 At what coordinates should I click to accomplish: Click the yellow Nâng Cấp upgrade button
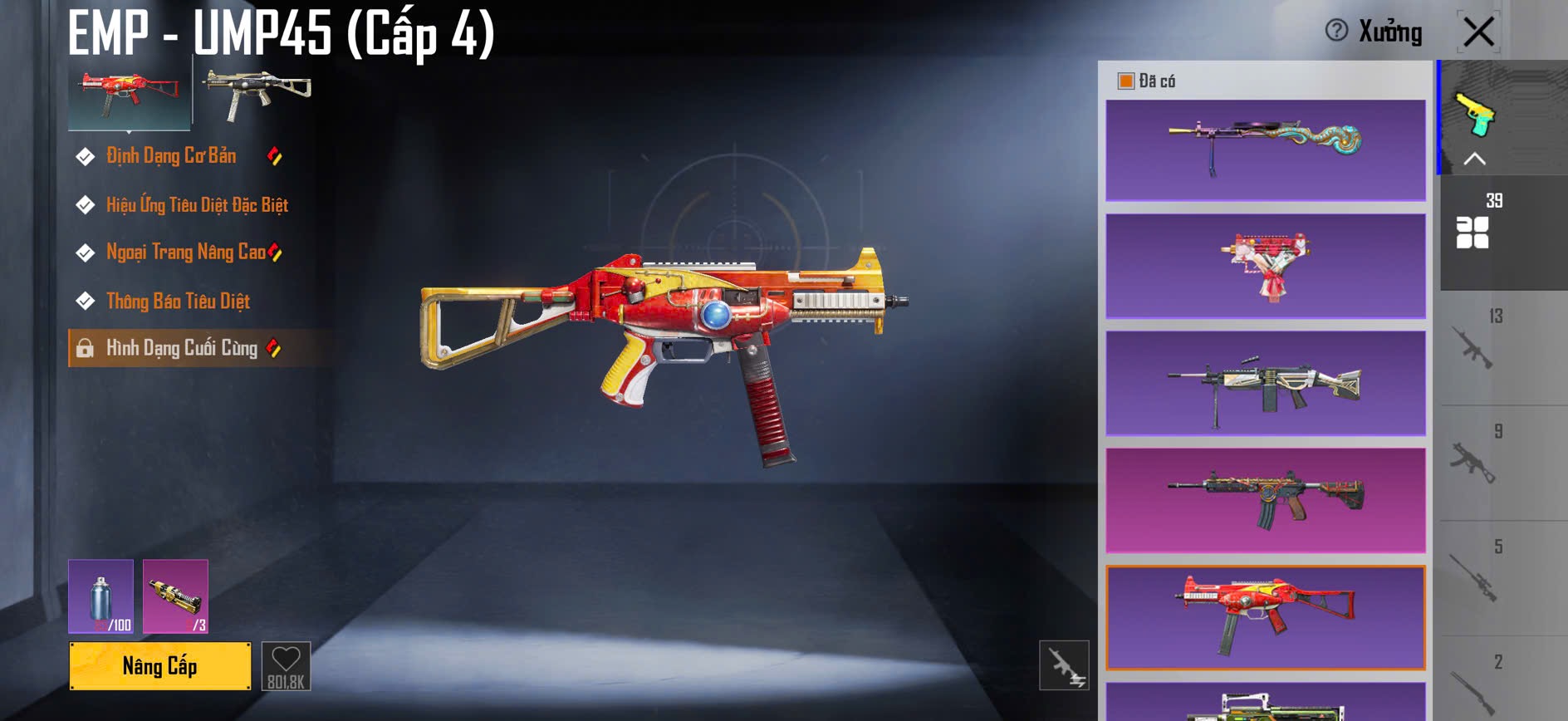pos(159,666)
